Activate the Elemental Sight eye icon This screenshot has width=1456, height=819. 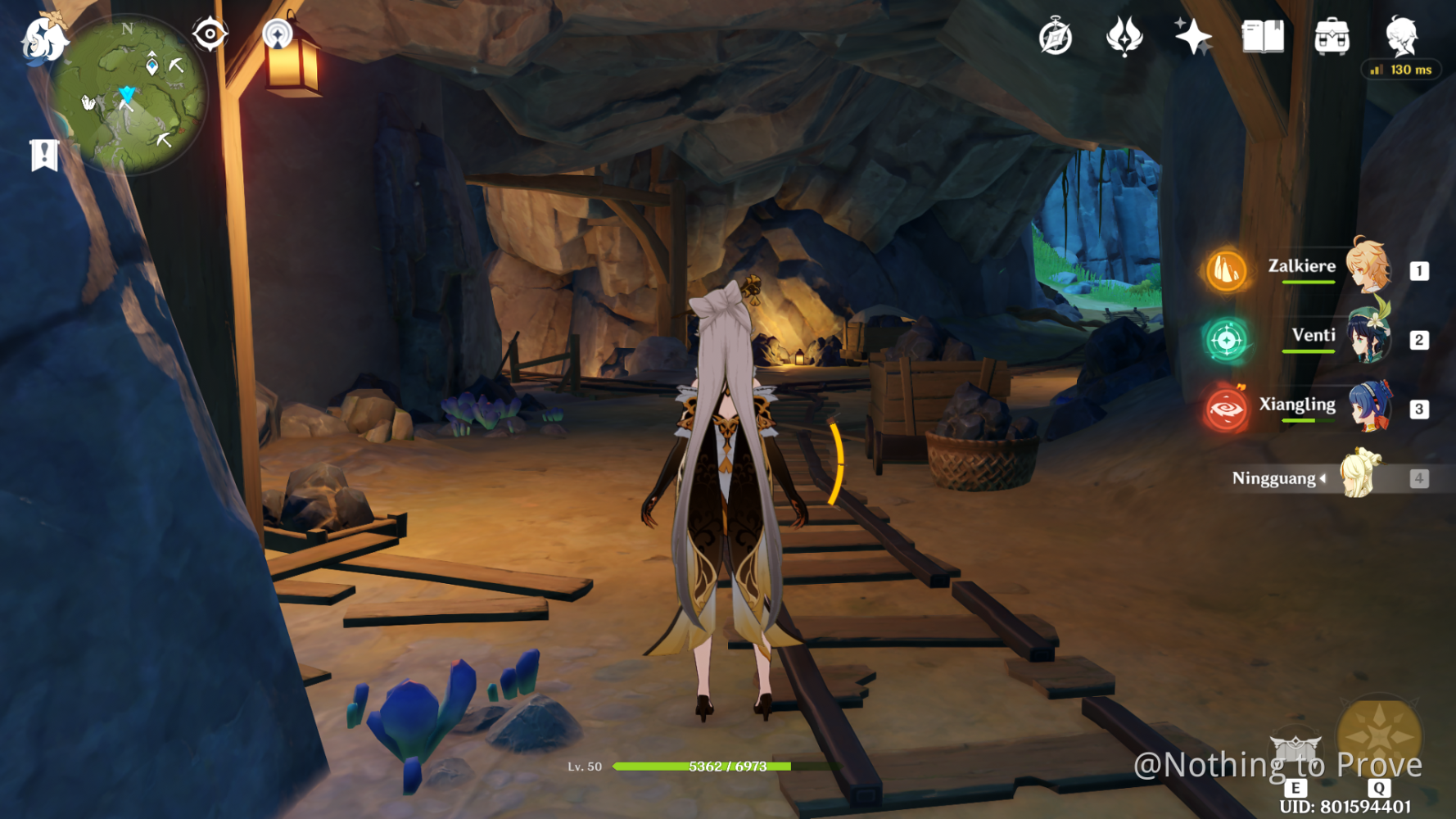(210, 33)
